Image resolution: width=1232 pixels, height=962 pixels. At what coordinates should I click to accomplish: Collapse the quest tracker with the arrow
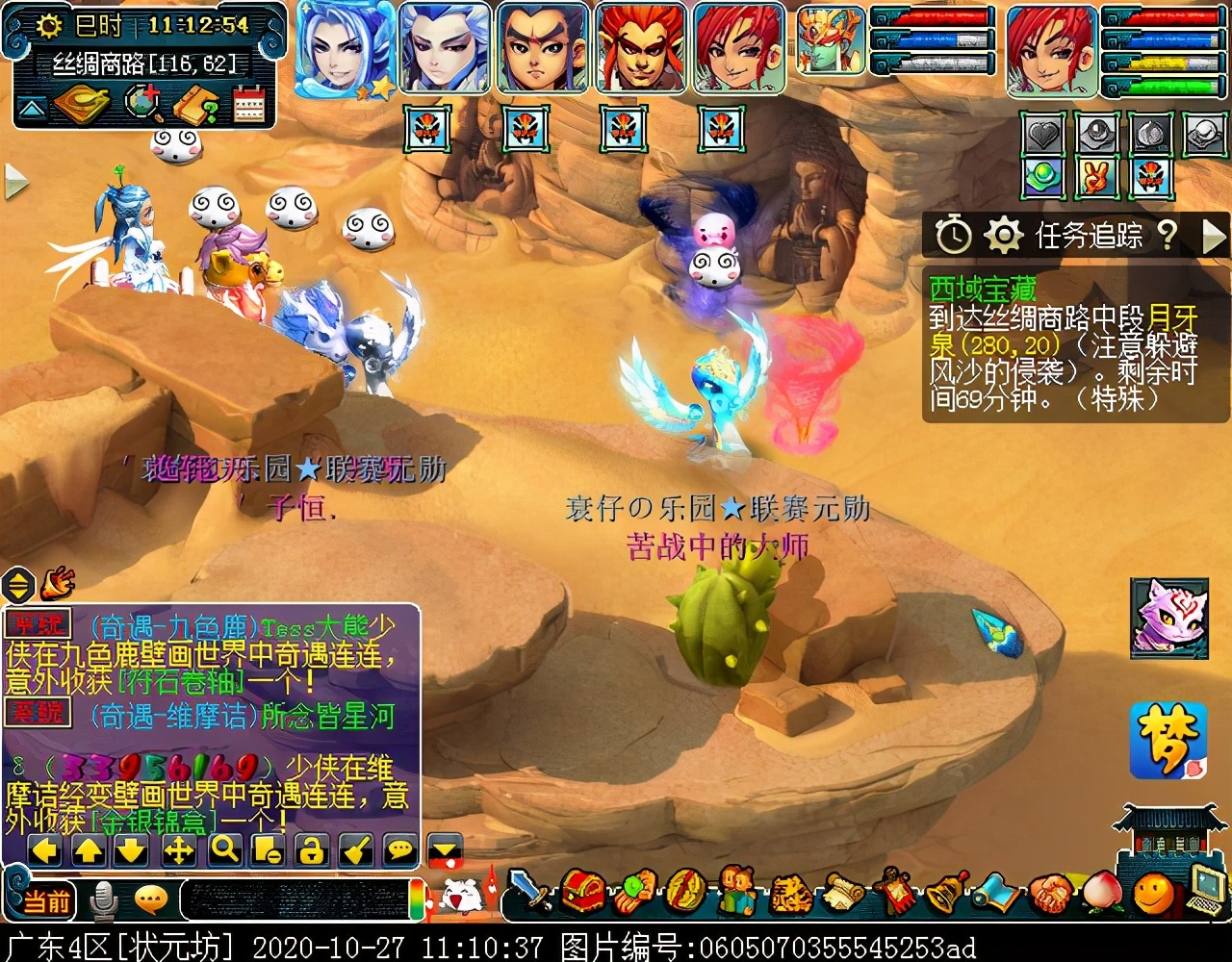[1214, 235]
